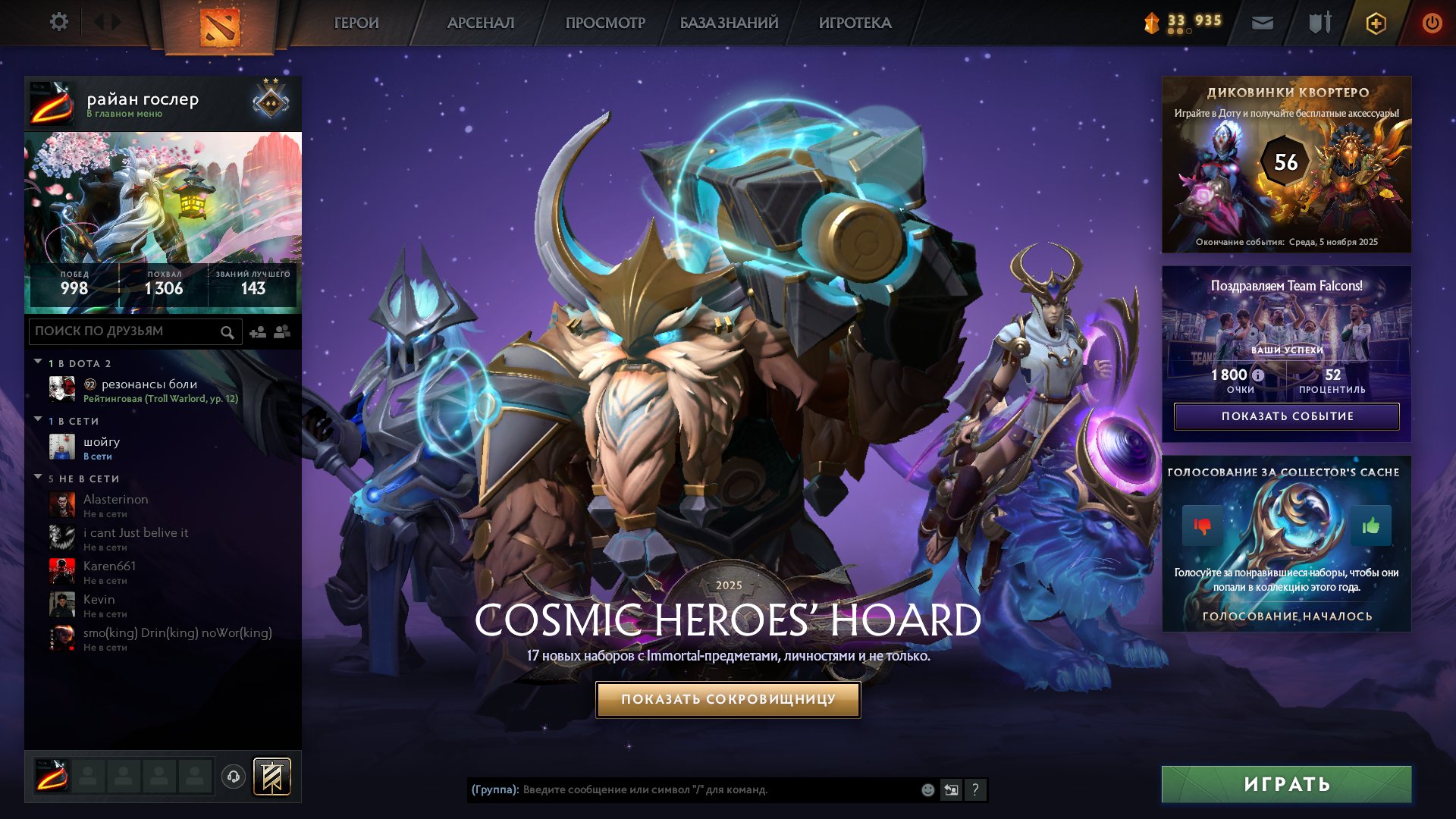
Task: Open the emoticon smiley in the chat bar
Action: point(927,790)
